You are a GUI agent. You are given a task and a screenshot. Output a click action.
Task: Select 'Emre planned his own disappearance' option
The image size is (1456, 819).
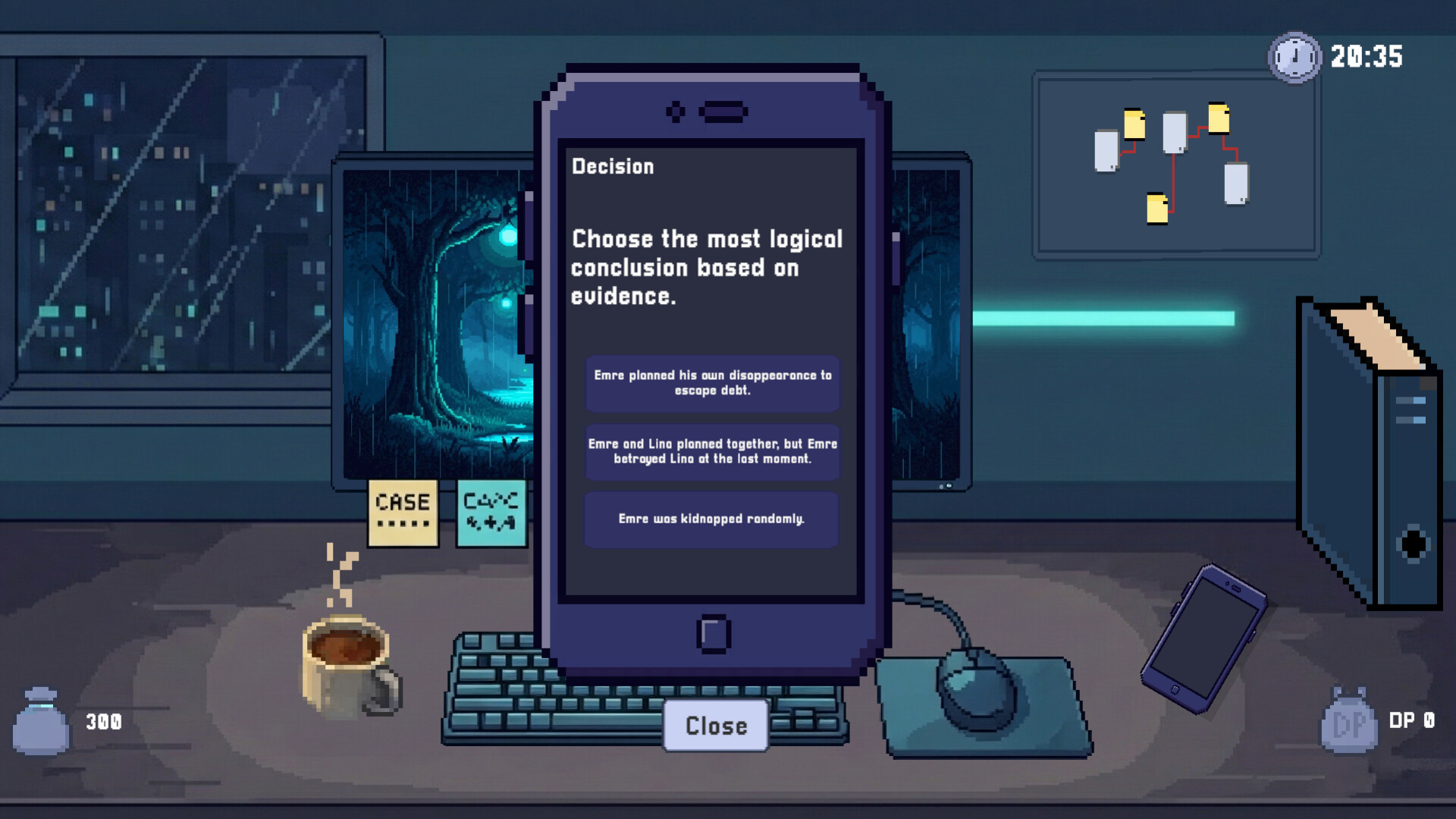[711, 384]
